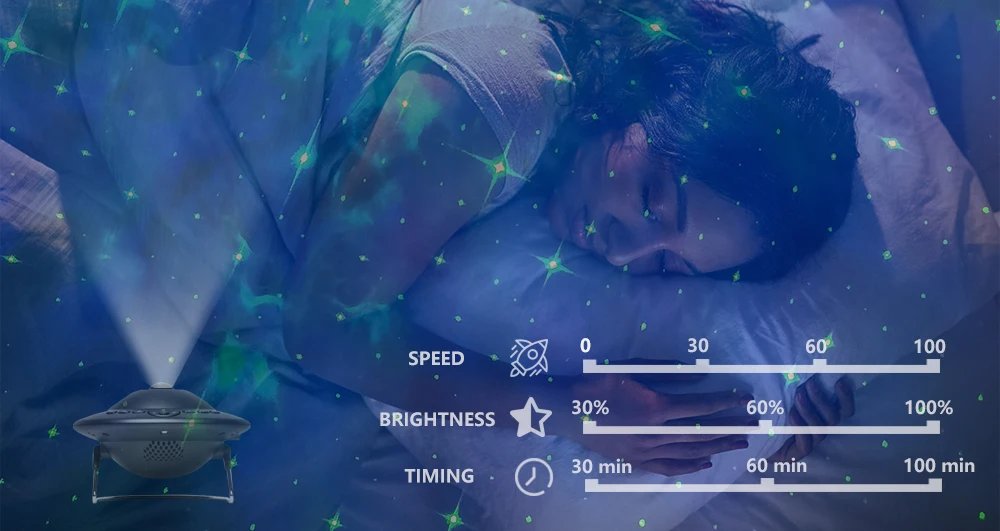Viewport: 1000px width, 531px height.
Task: Click the star icon next to Brightness
Action: [530, 418]
